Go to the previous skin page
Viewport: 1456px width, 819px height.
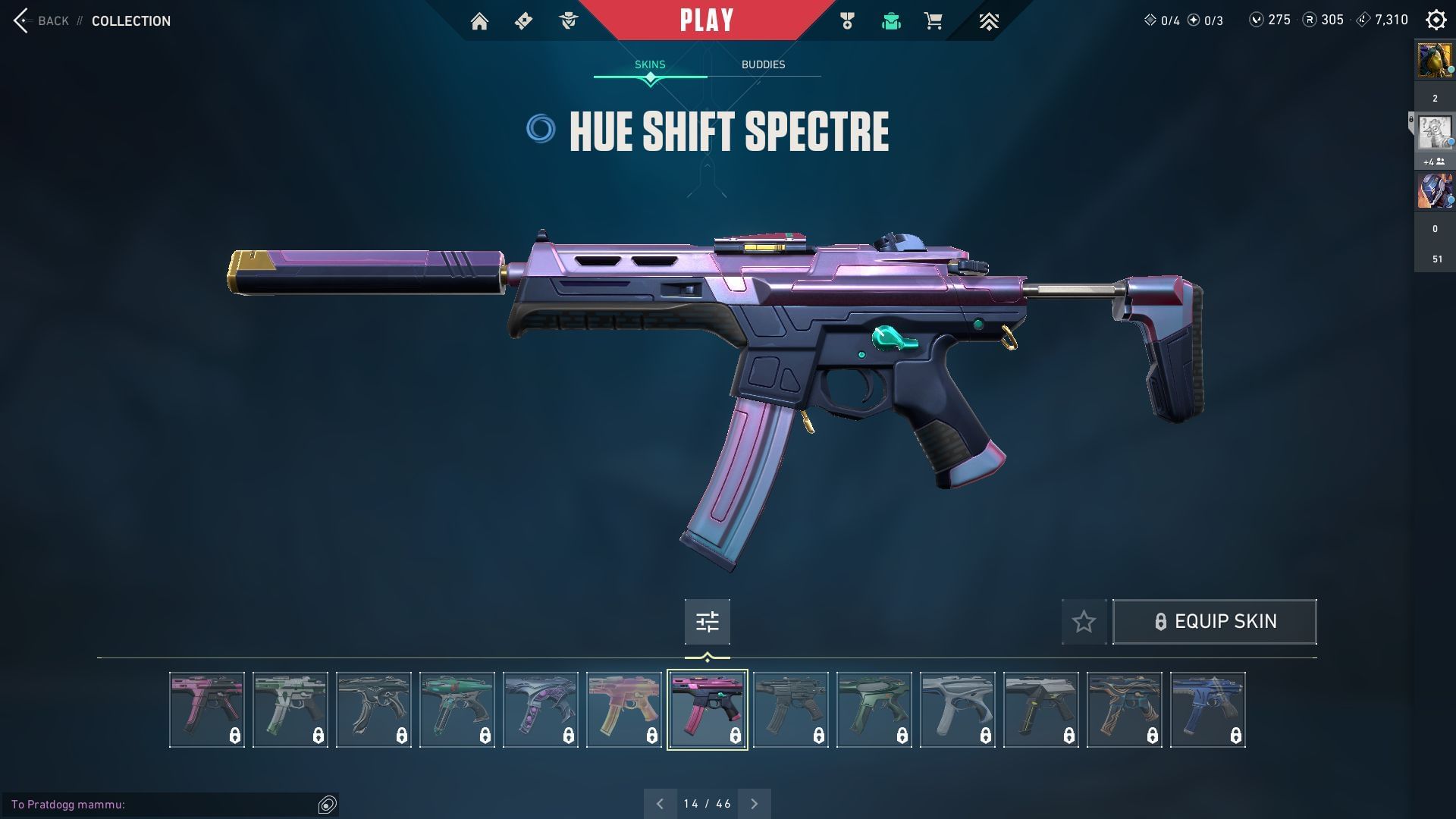pyautogui.click(x=660, y=804)
